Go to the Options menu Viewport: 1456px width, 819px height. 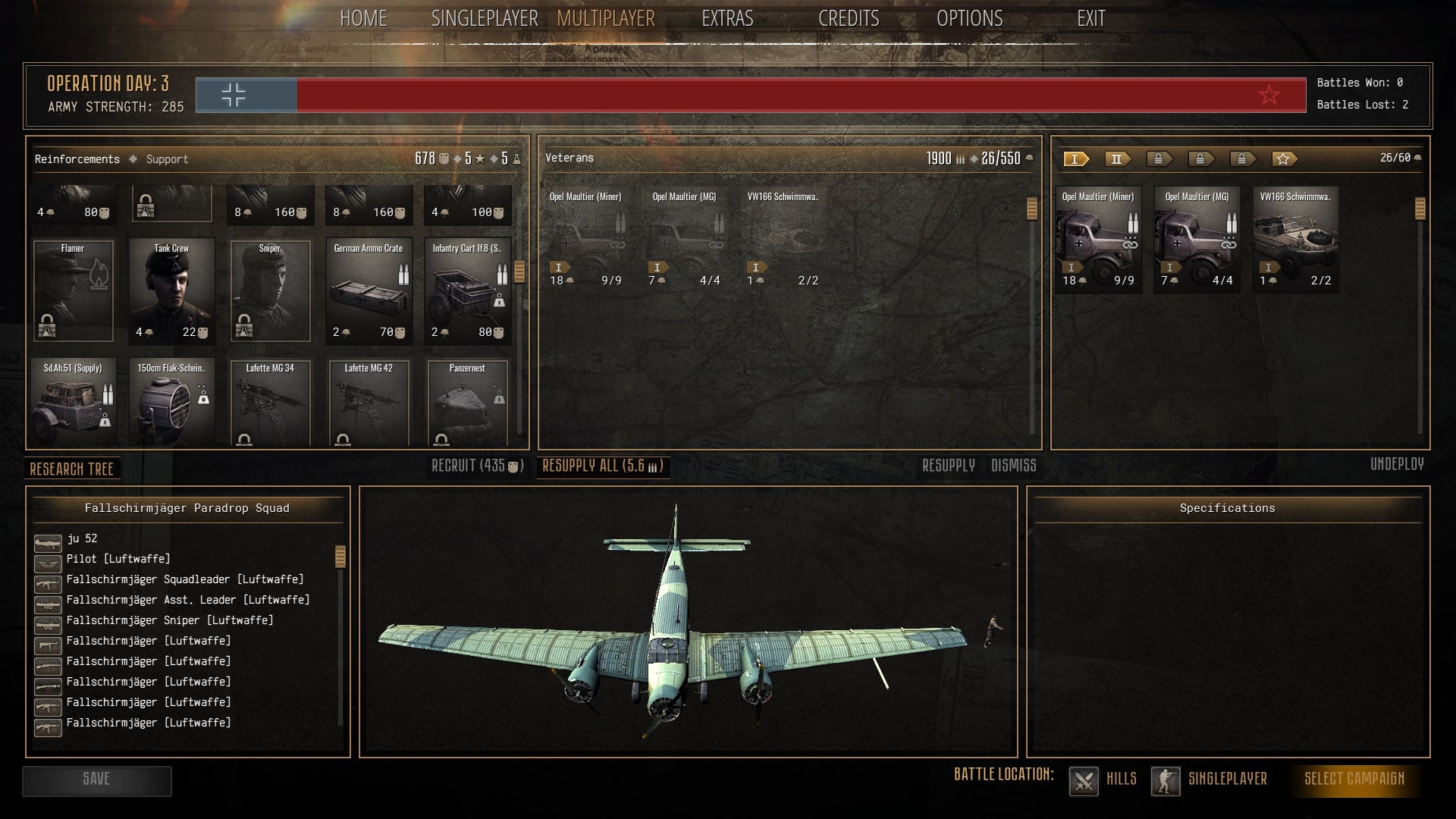tap(969, 19)
